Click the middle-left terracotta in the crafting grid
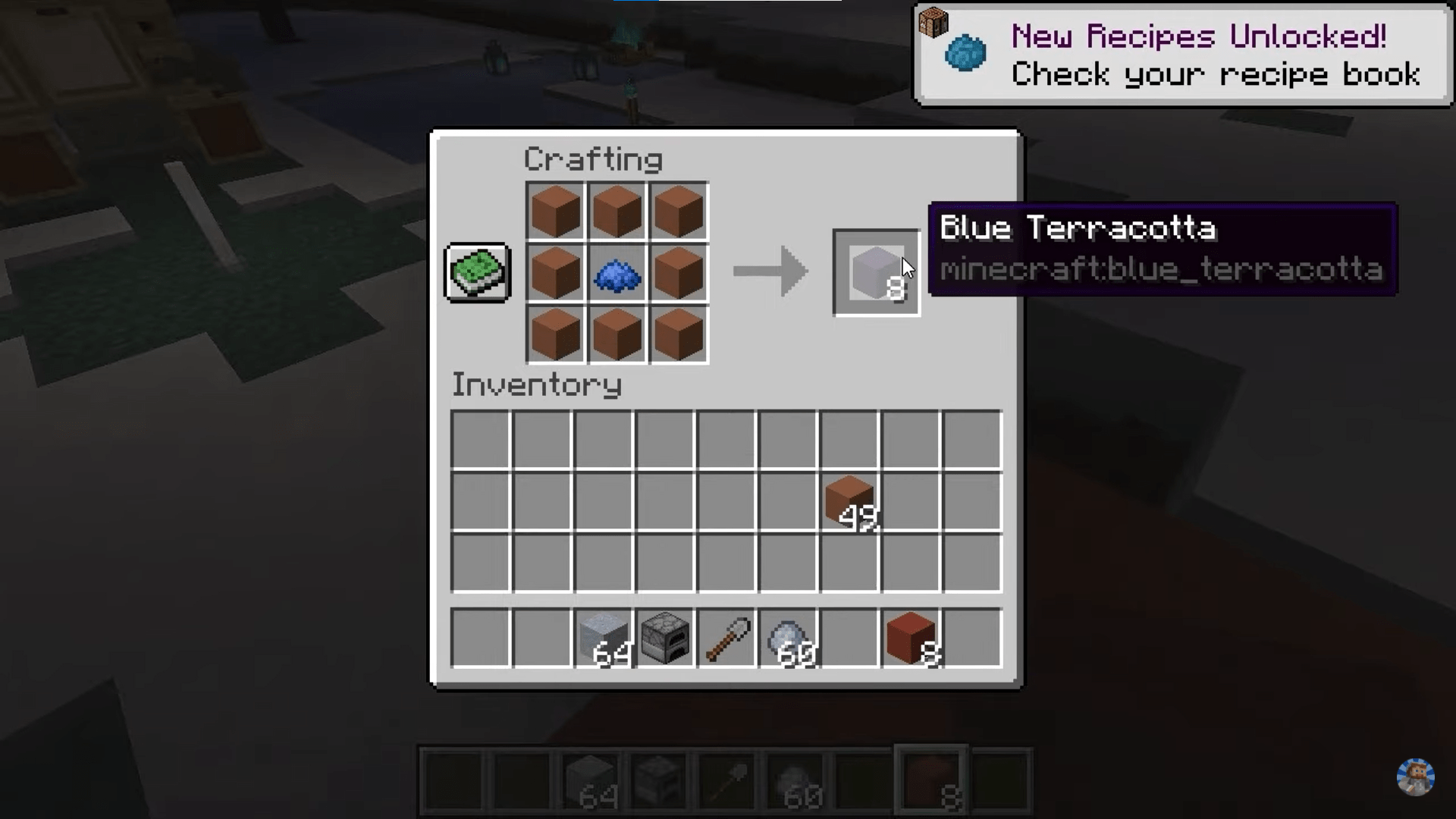 point(556,273)
